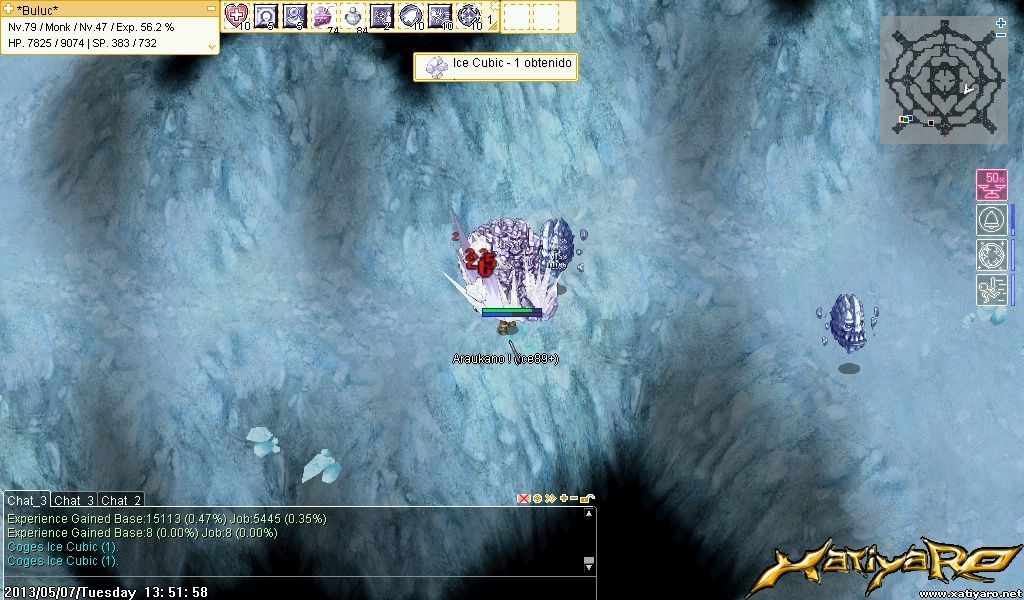Select the first Chat_3 tab

click(x=26, y=500)
